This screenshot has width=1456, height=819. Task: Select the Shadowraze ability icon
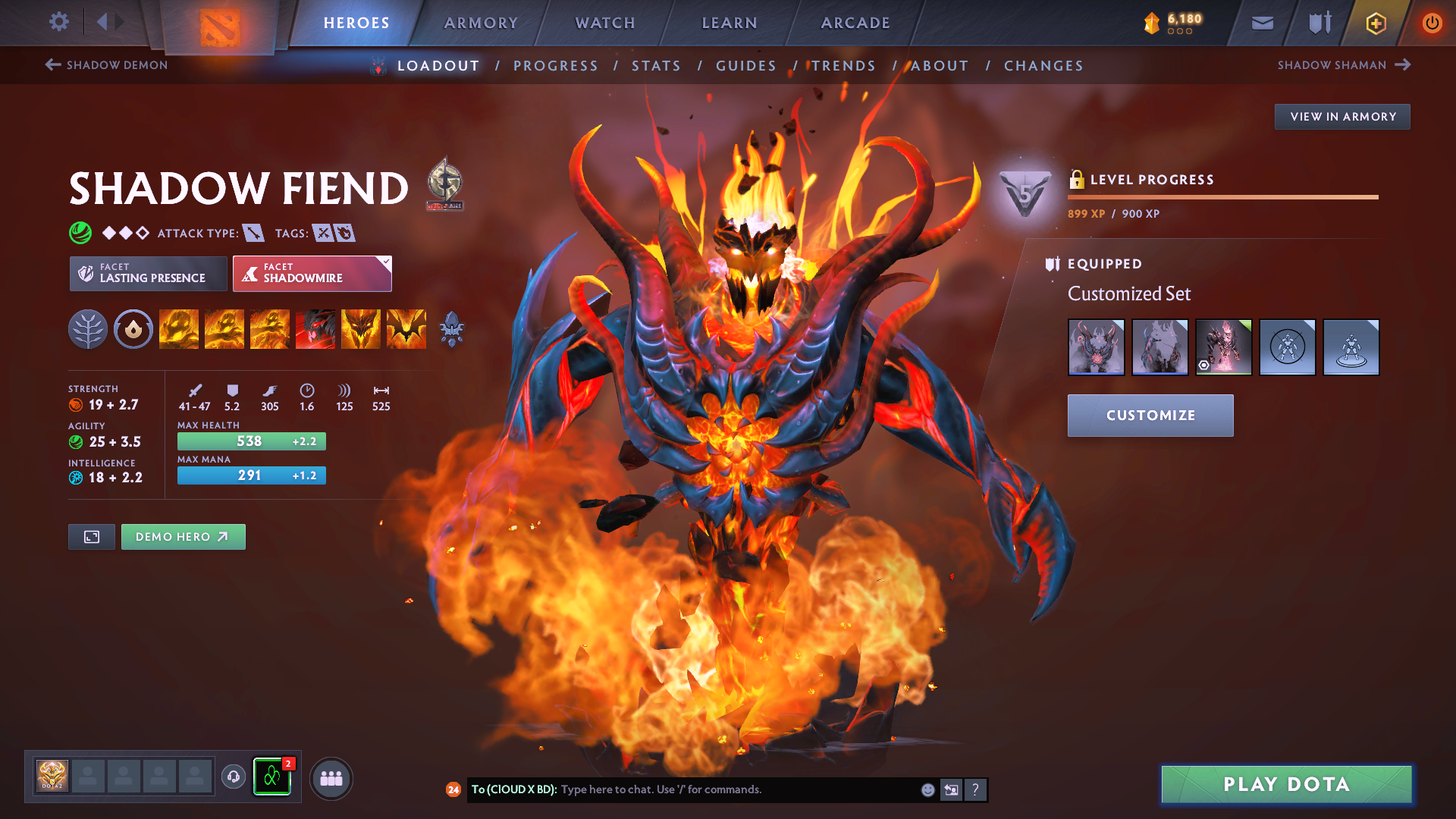[x=179, y=329]
